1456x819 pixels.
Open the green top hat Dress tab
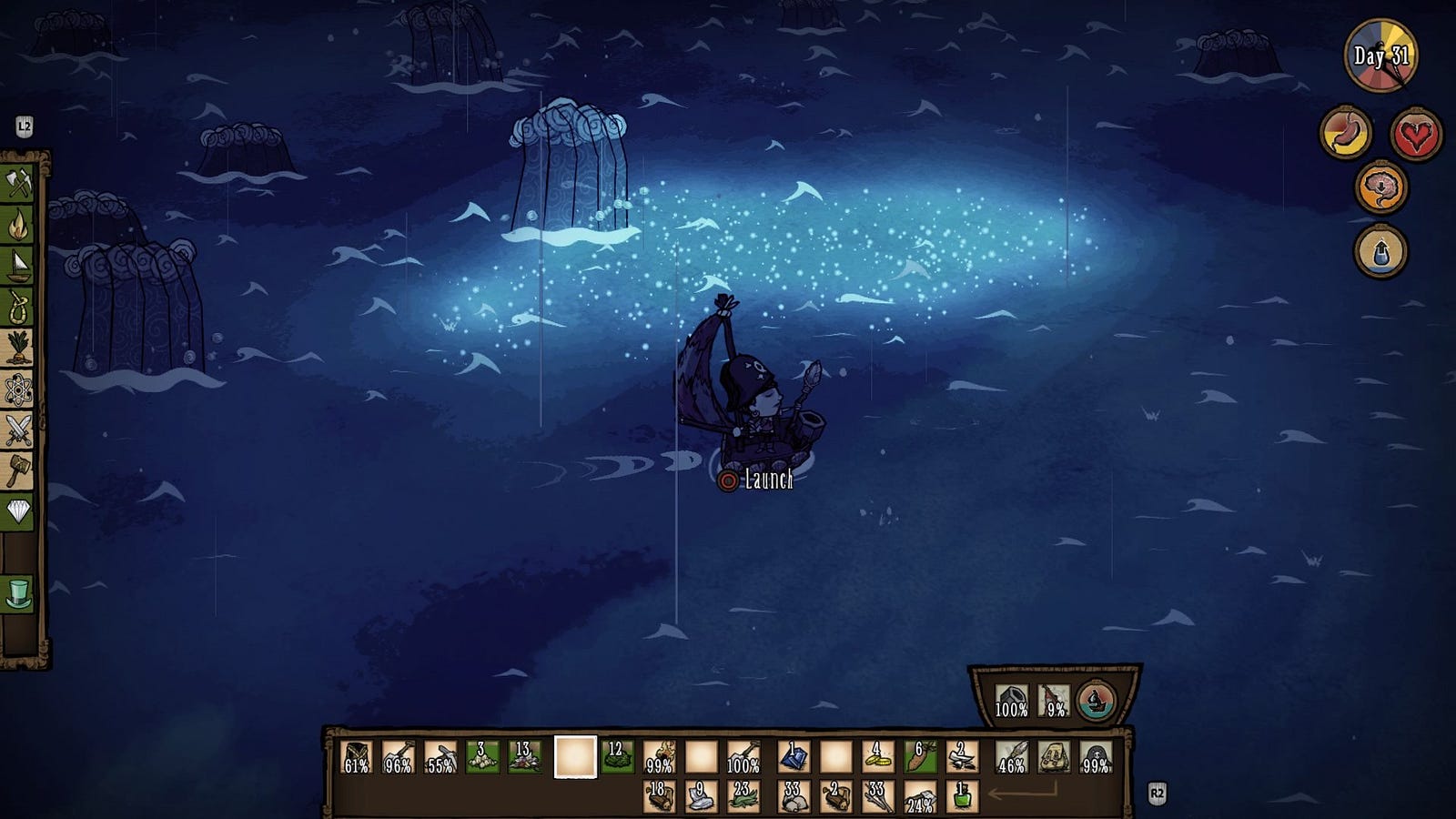[x=18, y=593]
